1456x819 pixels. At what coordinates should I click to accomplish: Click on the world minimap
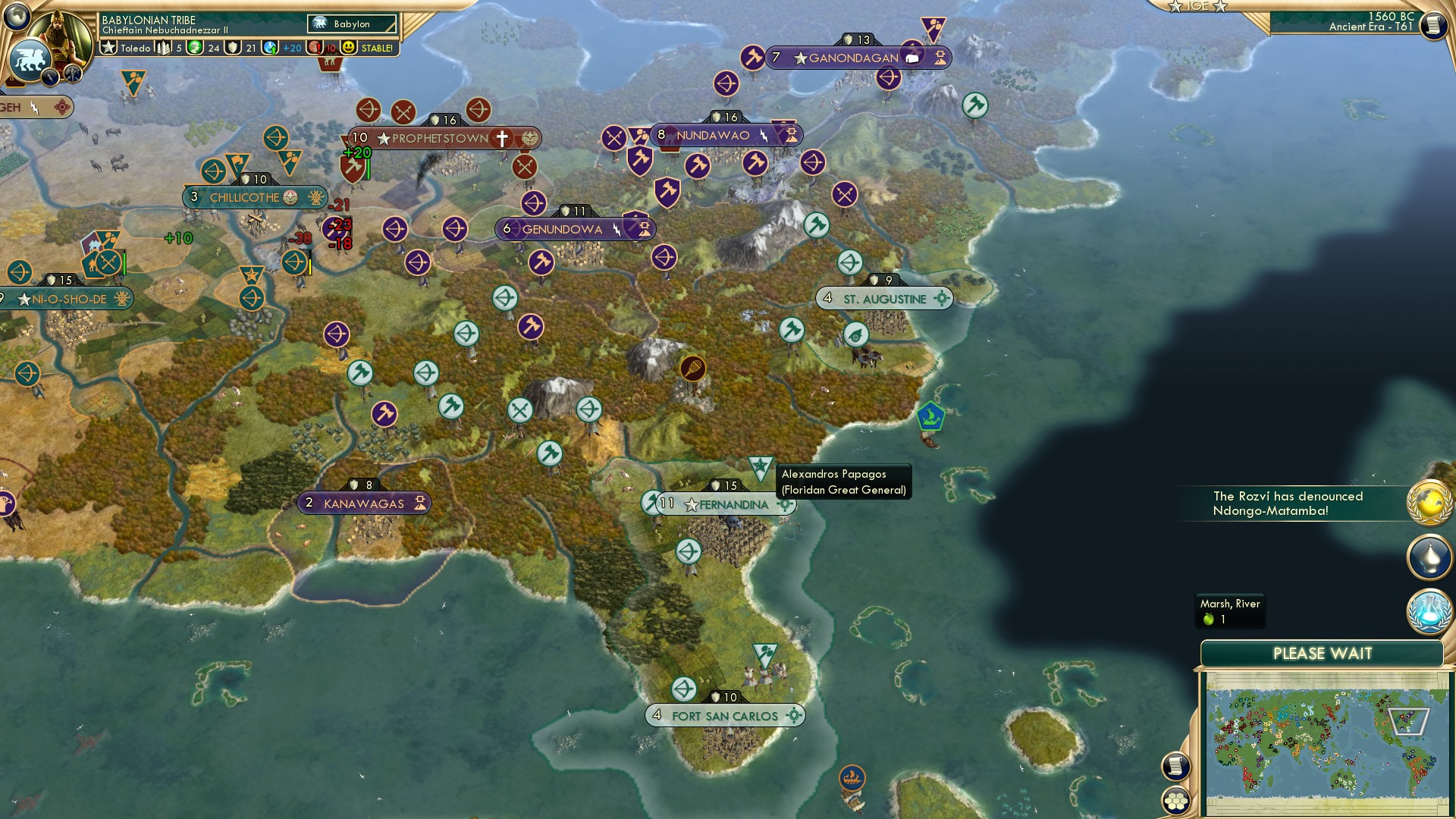[1323, 742]
